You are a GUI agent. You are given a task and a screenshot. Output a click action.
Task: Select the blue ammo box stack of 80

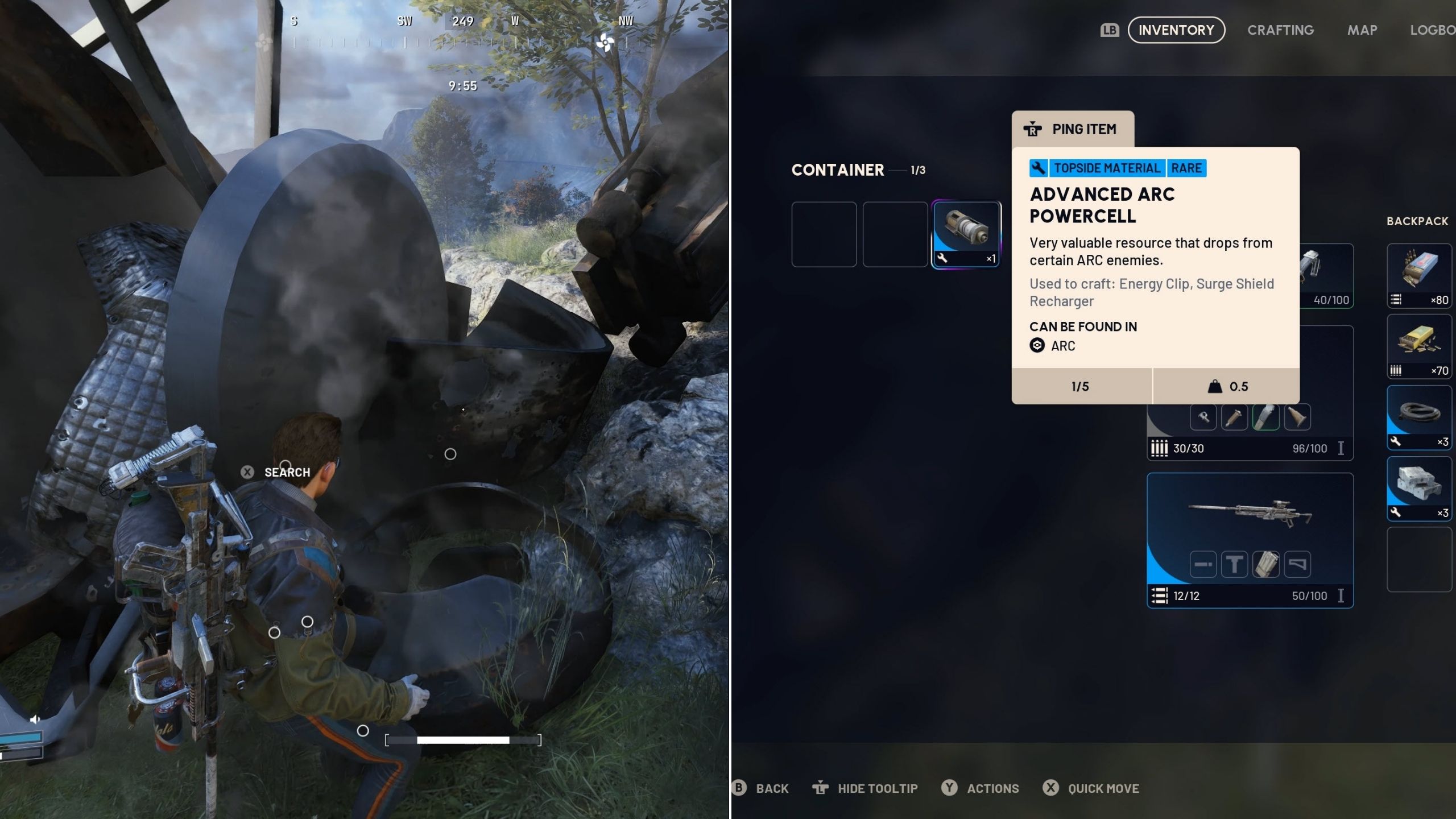(1418, 276)
